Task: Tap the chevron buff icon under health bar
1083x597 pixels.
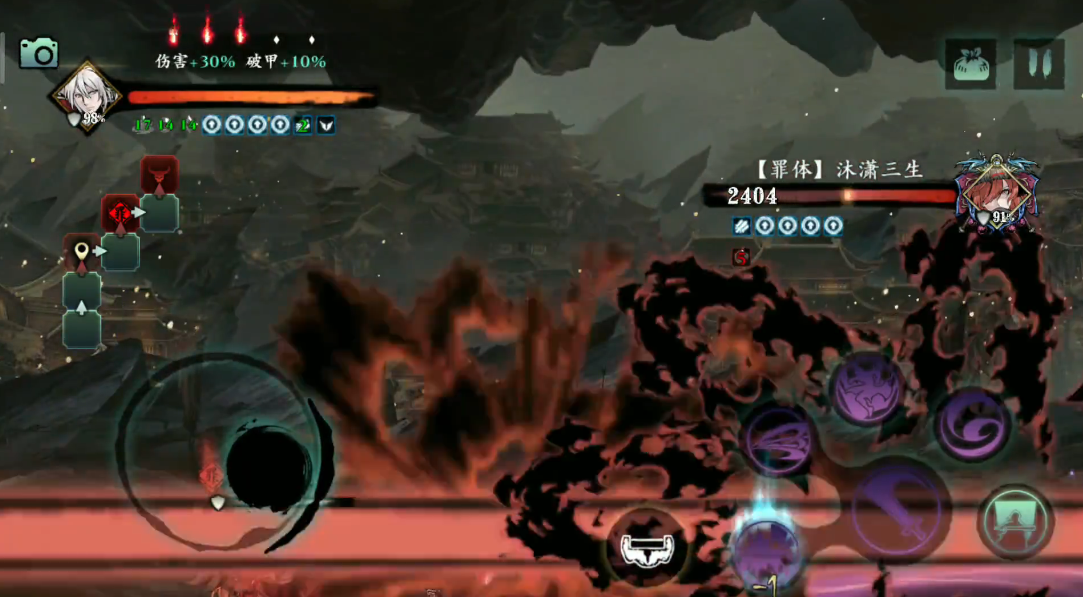Action: [x=326, y=125]
